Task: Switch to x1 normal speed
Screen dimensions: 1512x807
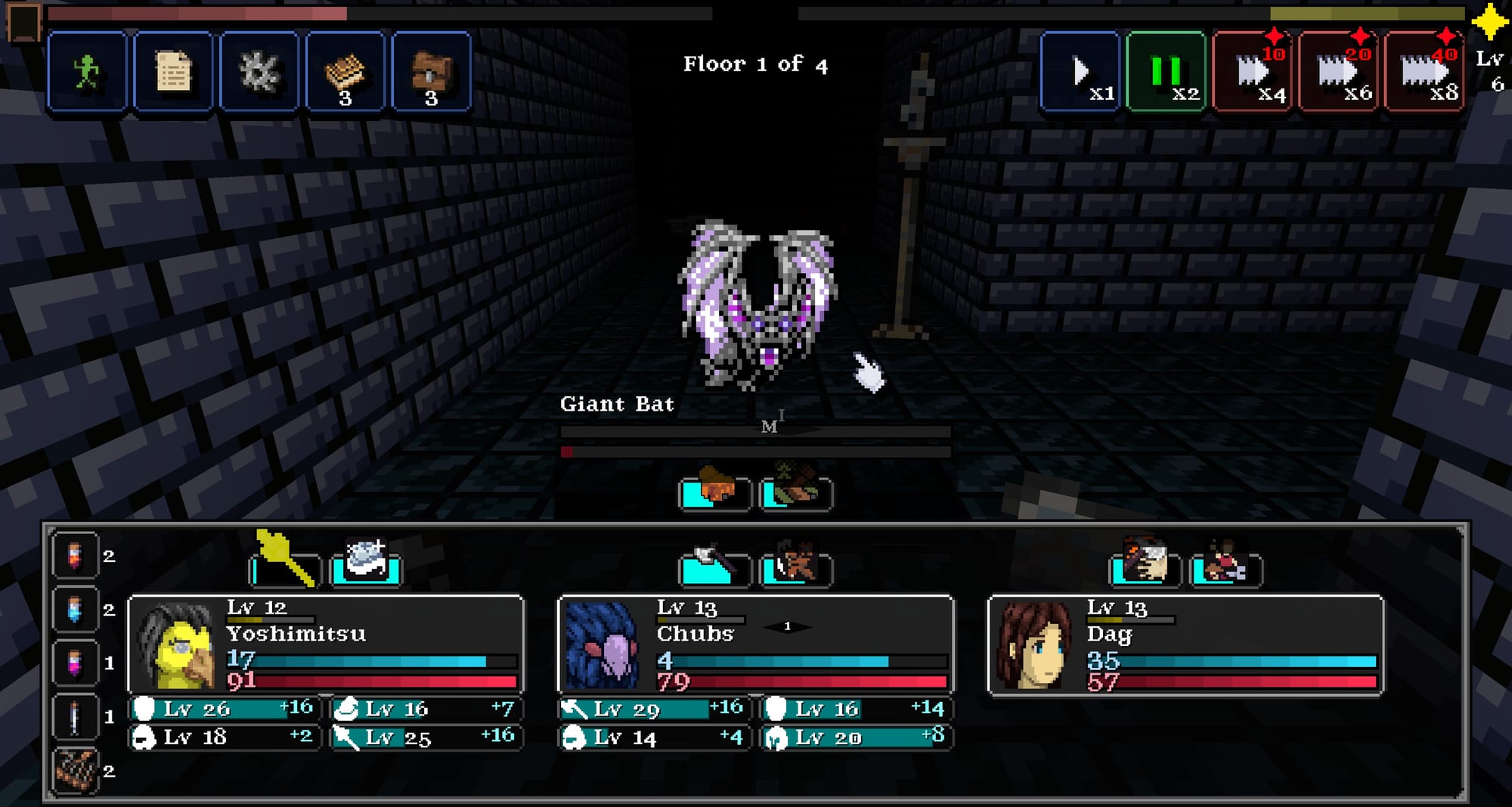Action: [x=1080, y=72]
